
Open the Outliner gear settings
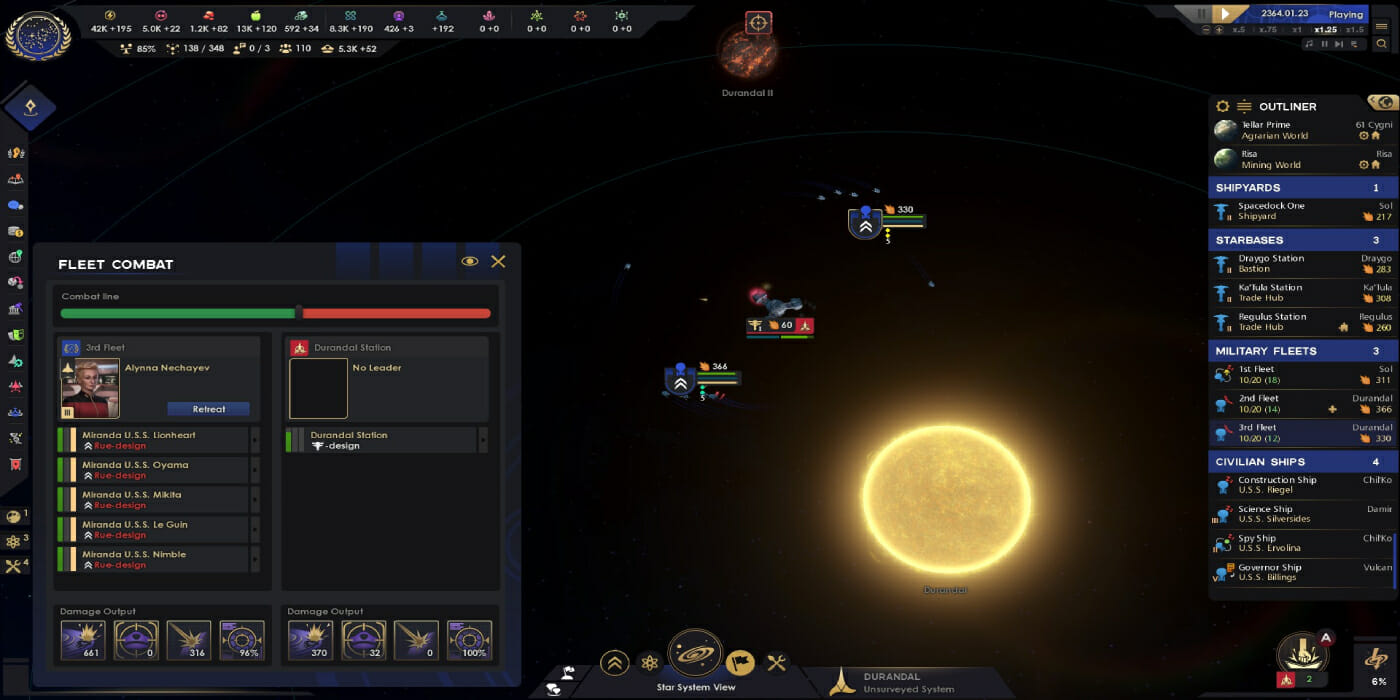(x=1222, y=106)
